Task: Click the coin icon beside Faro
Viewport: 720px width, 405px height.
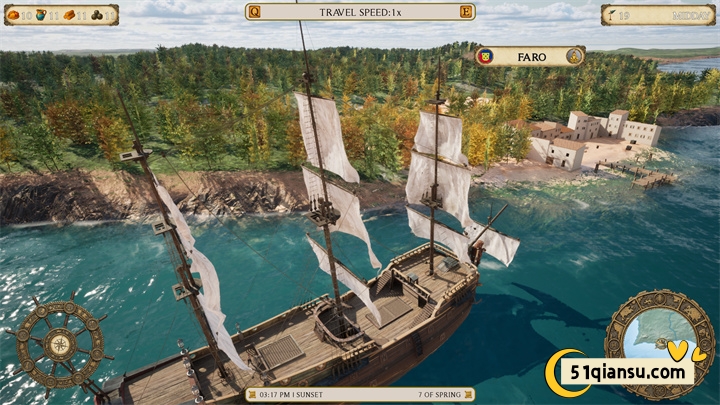Action: tap(575, 56)
